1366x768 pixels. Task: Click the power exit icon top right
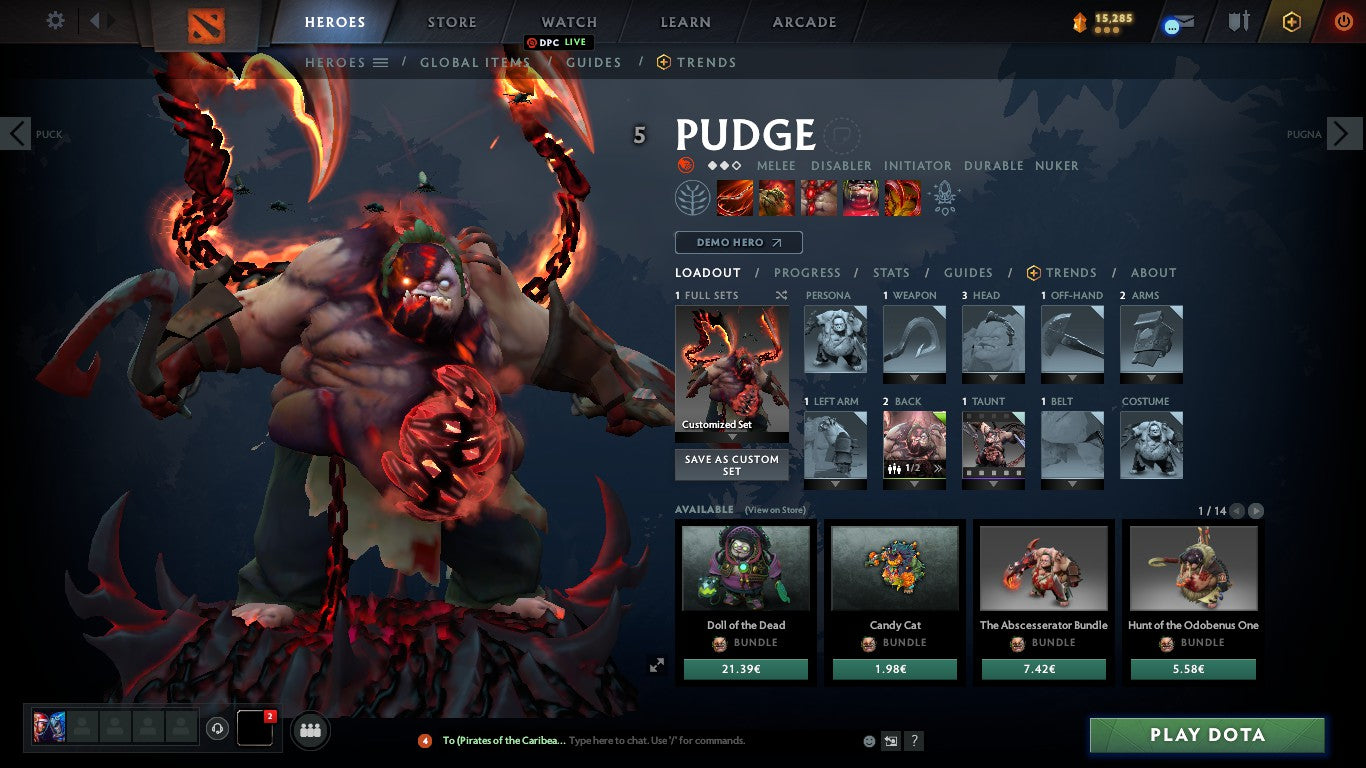point(1343,21)
